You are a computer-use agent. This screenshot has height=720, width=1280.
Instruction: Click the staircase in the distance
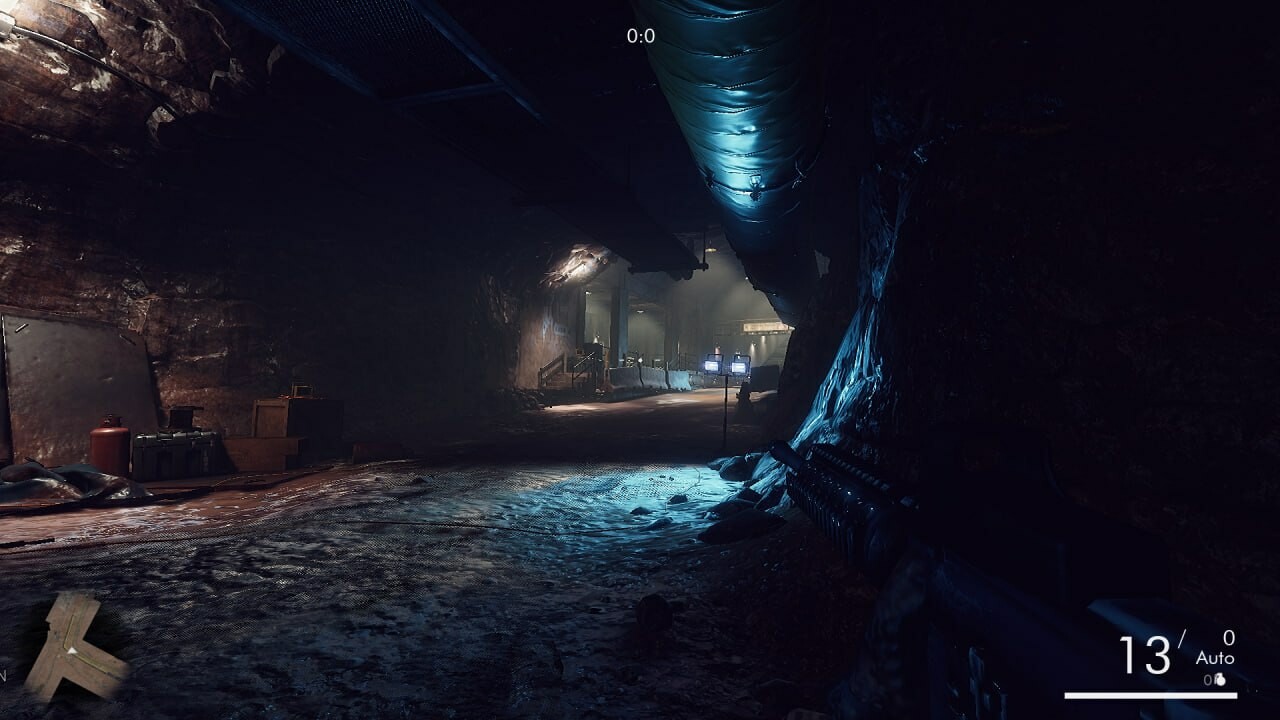pos(570,370)
